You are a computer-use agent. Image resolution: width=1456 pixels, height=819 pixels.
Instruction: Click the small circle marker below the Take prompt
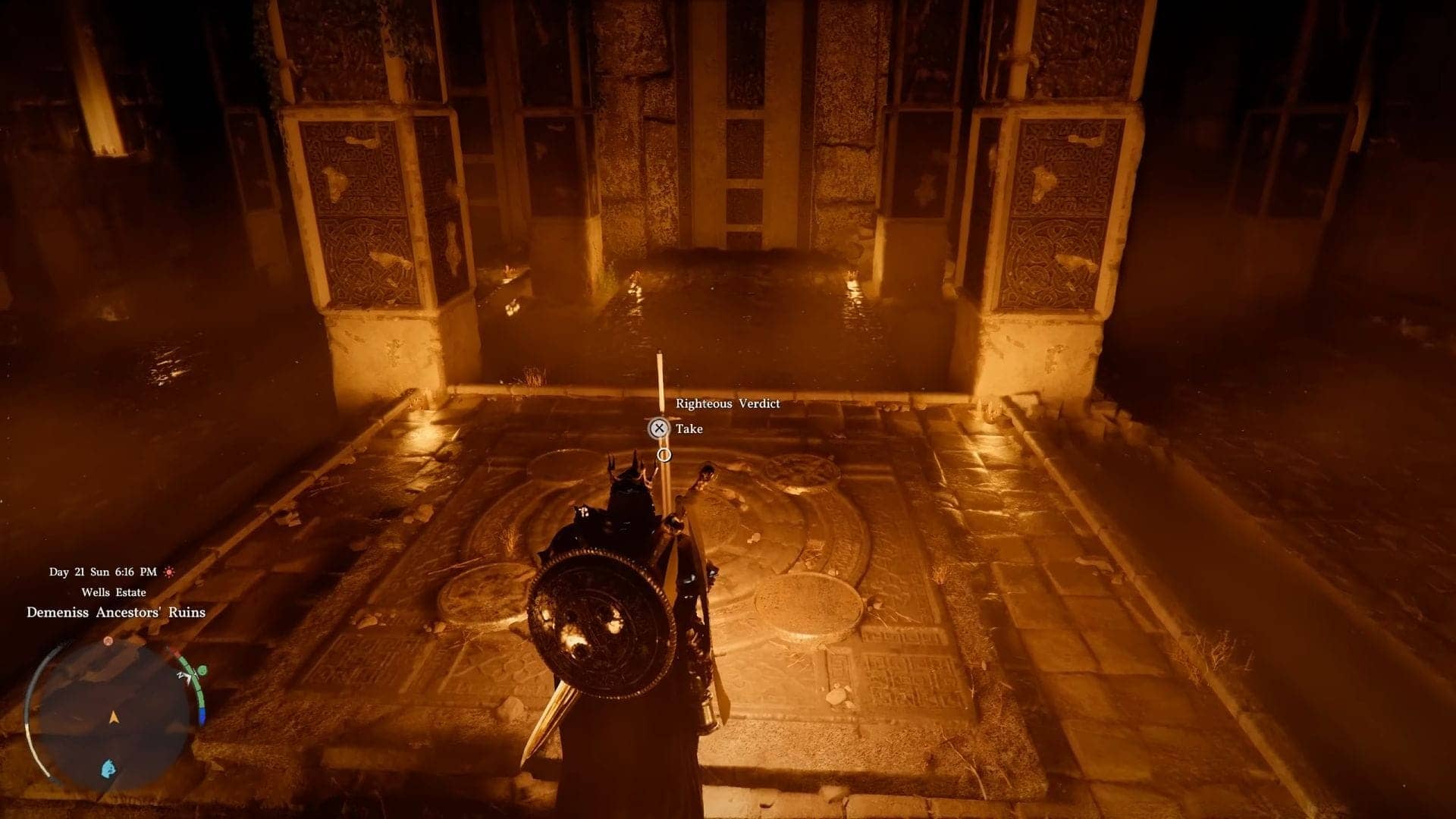point(664,455)
